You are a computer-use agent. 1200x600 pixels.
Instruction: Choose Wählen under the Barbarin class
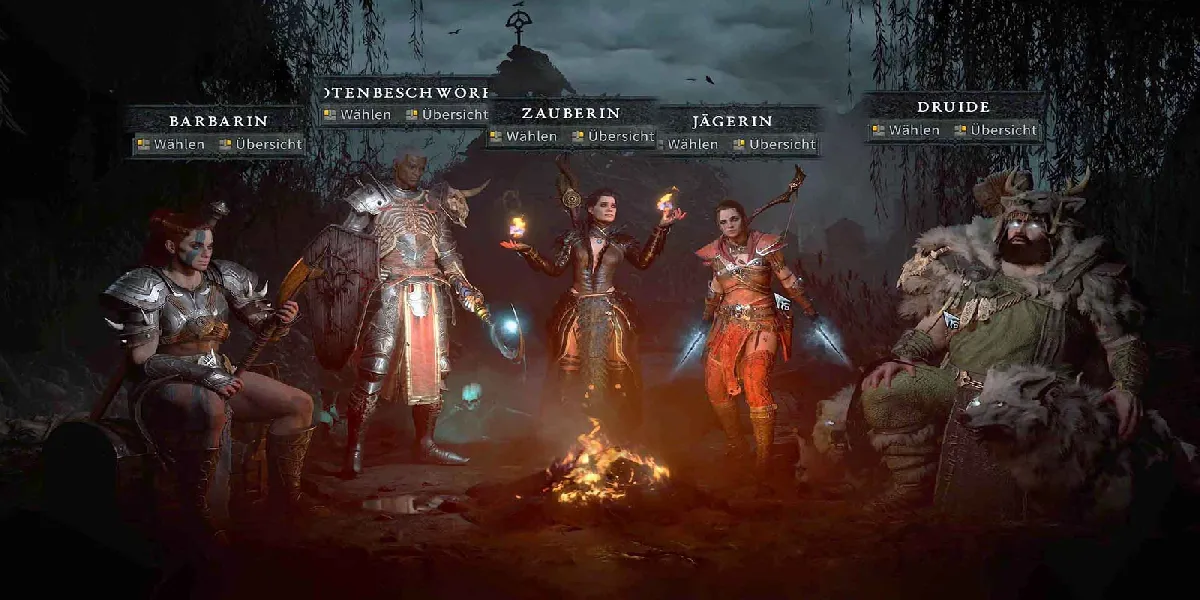click(171, 145)
